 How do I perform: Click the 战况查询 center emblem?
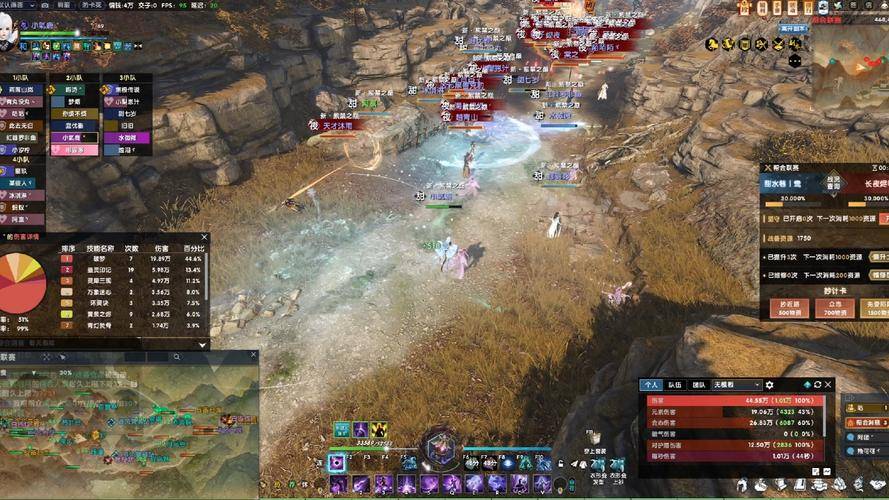(833, 184)
